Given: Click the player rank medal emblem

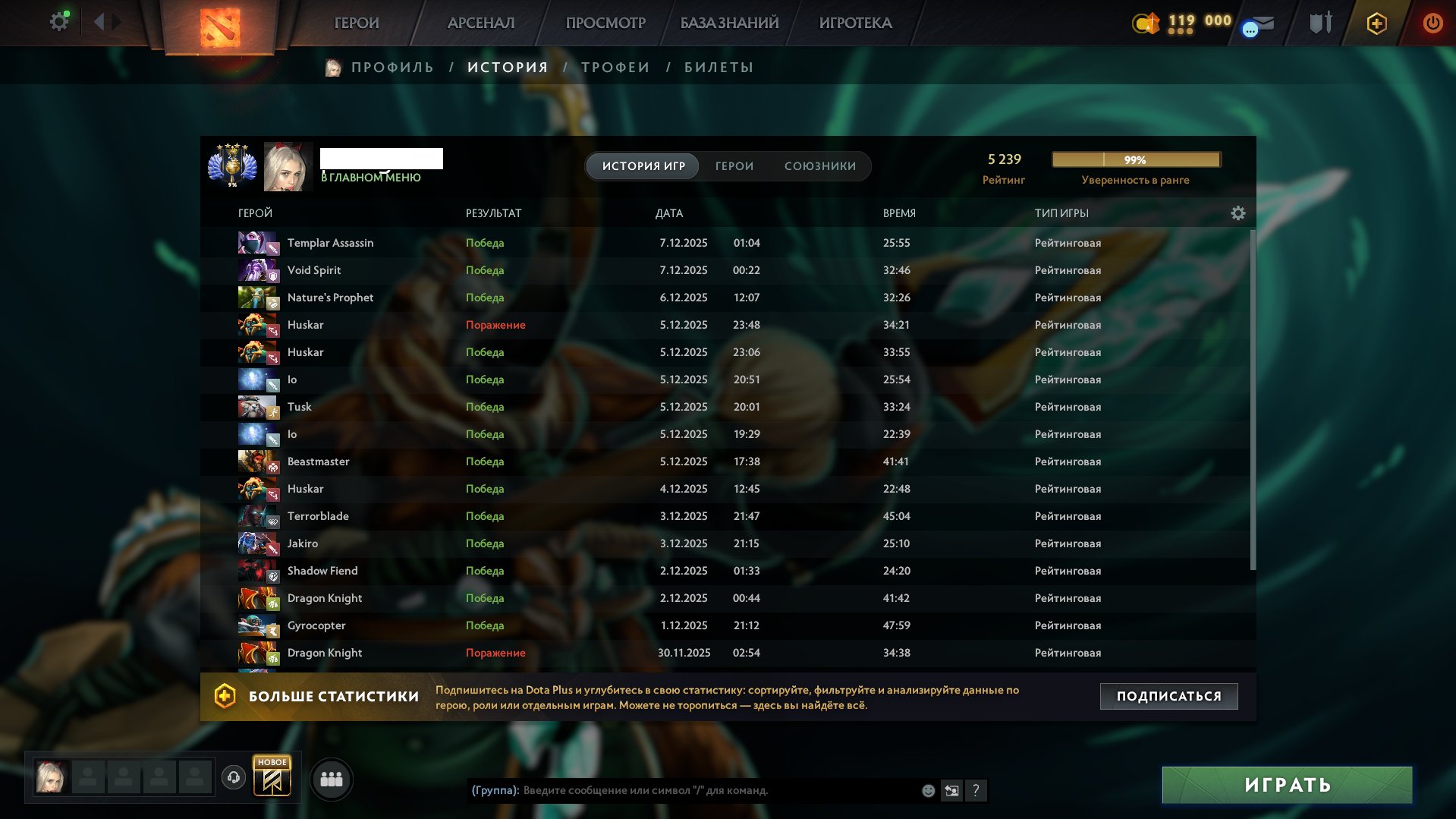Looking at the screenshot, I should click(x=232, y=165).
